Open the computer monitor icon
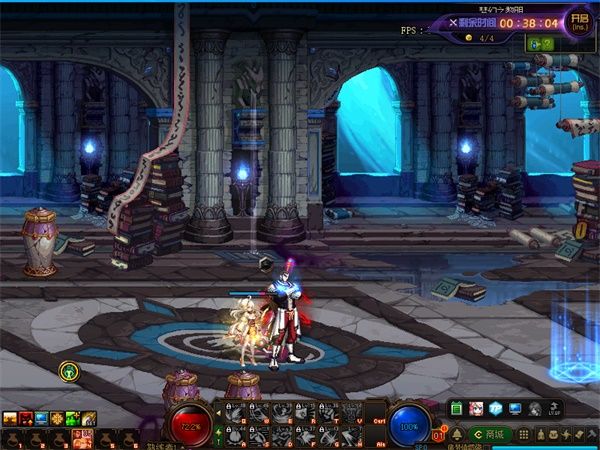Image resolution: width=600 pixels, height=450 pixels. [x=515, y=409]
